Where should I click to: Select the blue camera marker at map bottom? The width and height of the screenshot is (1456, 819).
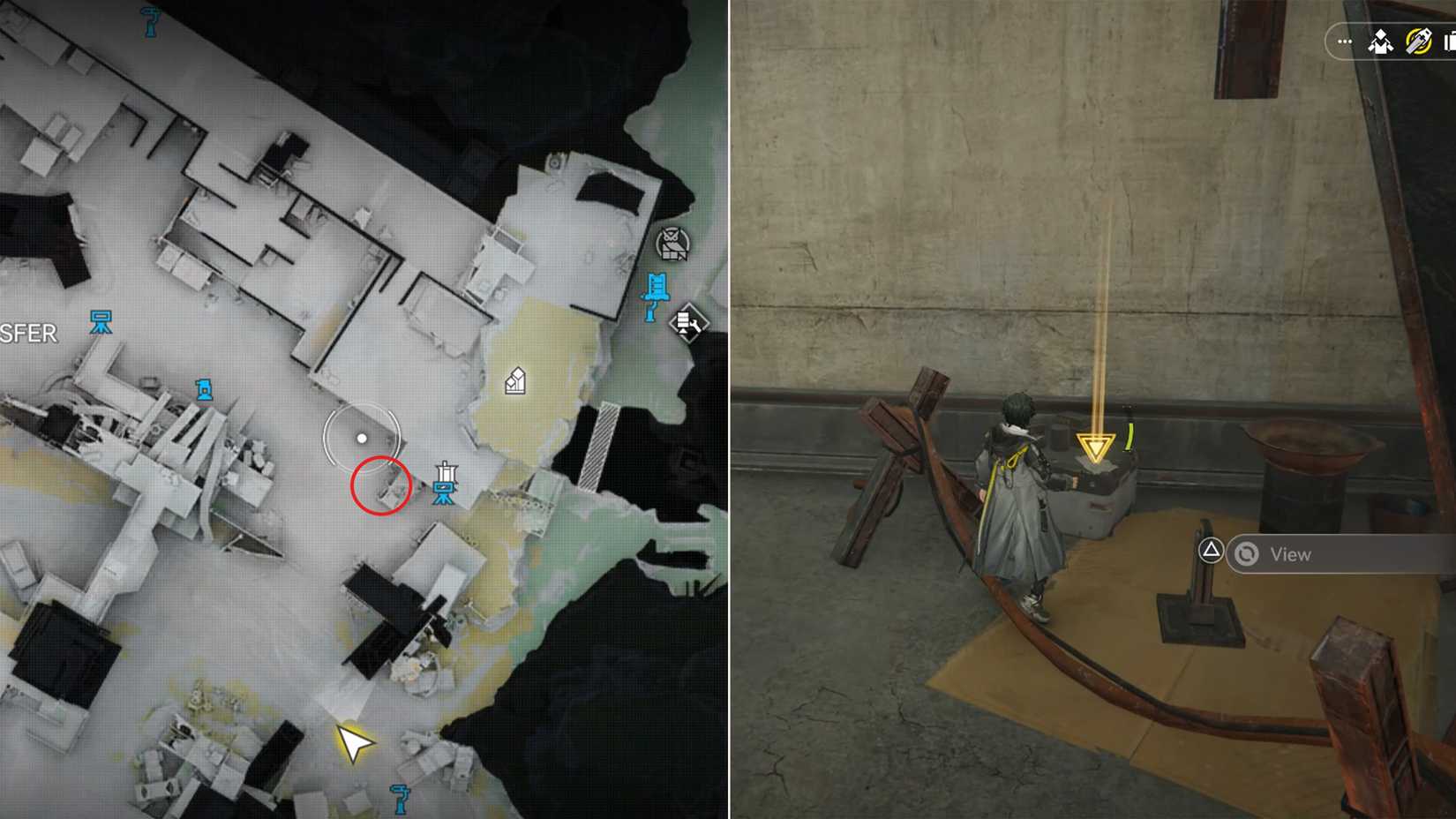(x=402, y=799)
